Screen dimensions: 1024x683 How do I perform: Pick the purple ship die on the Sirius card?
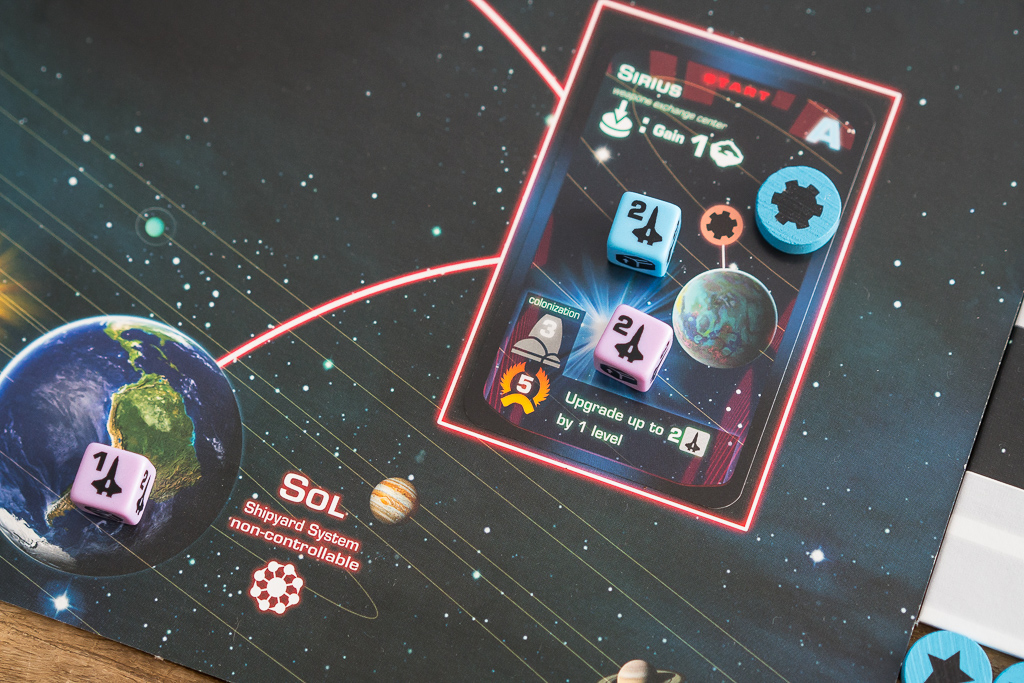[632, 347]
